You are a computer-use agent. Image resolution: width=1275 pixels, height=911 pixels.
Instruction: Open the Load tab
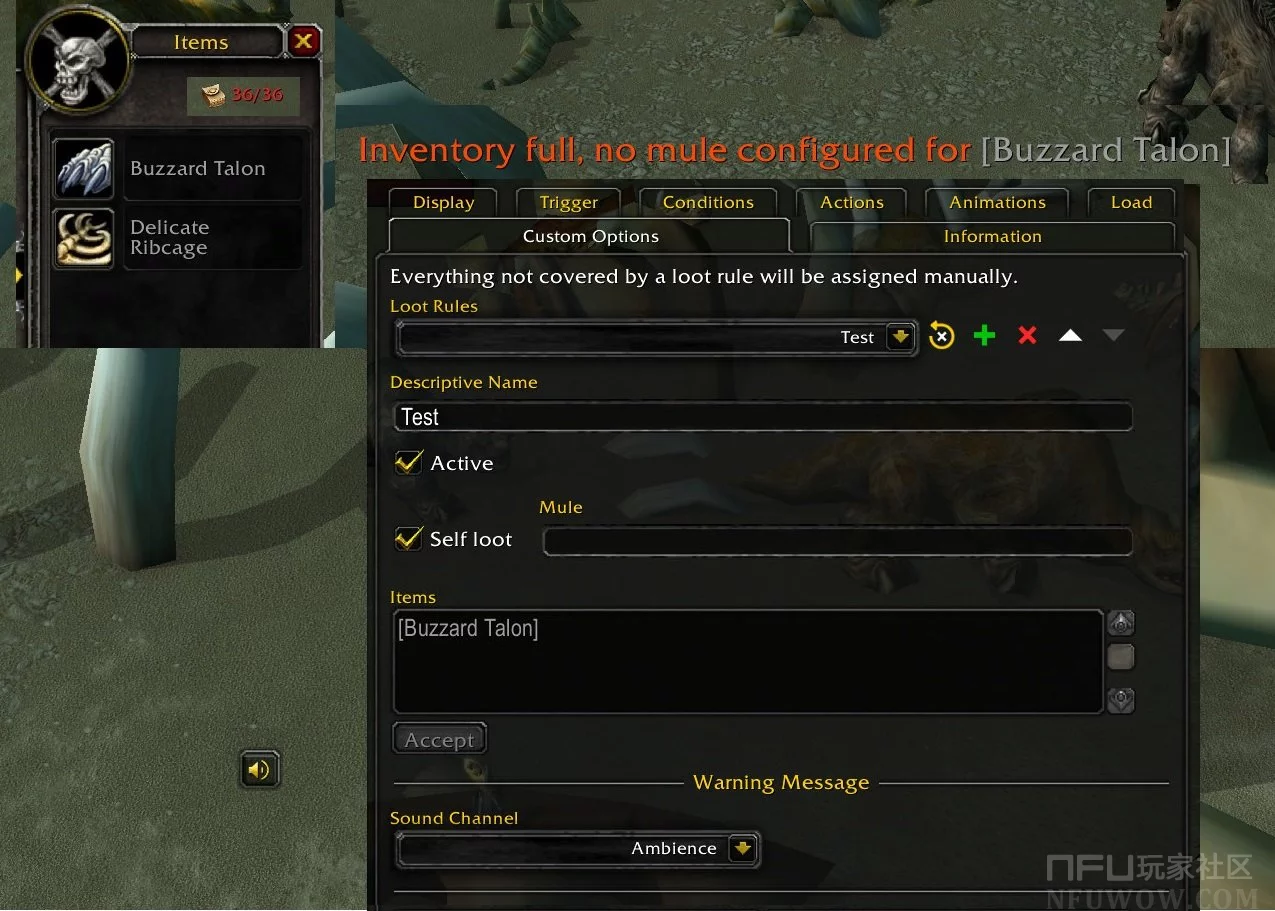(x=1131, y=202)
